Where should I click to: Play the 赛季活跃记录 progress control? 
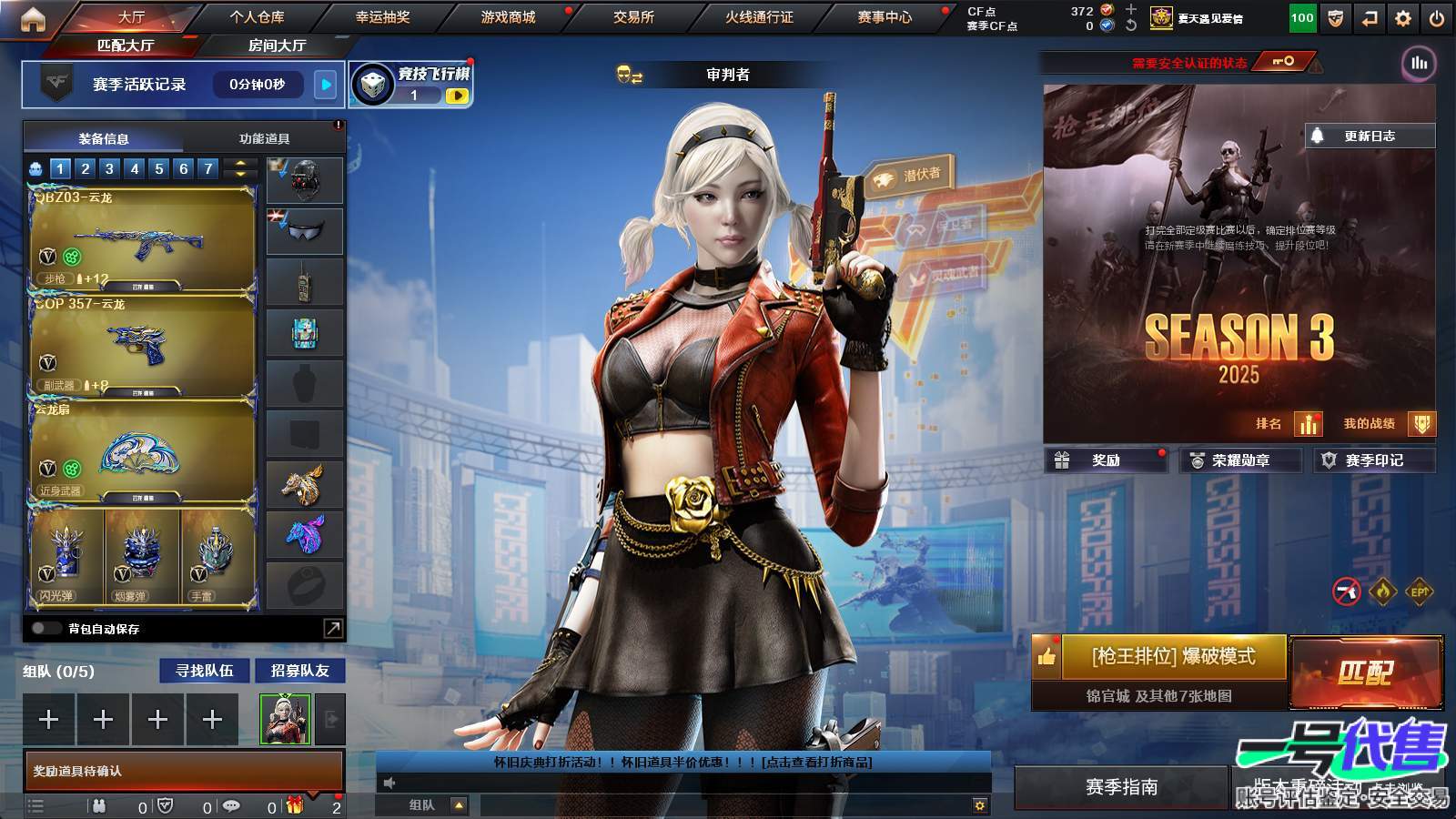click(324, 85)
